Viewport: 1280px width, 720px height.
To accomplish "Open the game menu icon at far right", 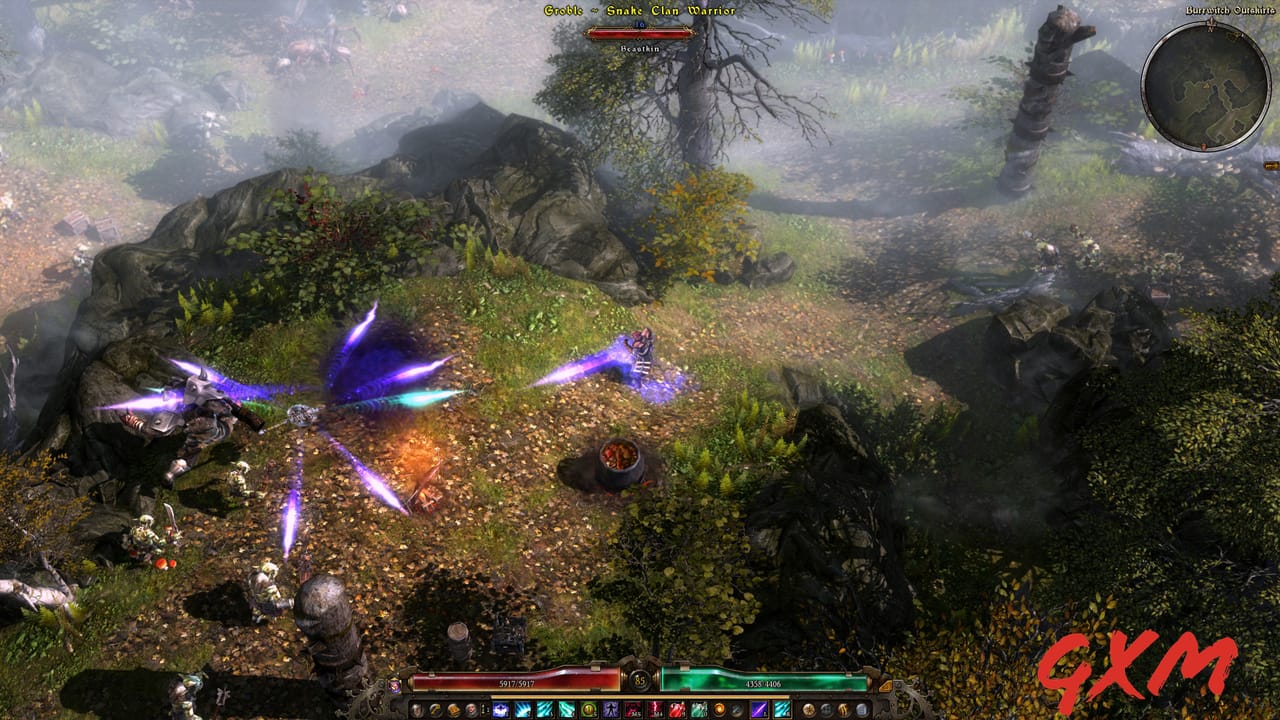I will 862,709.
